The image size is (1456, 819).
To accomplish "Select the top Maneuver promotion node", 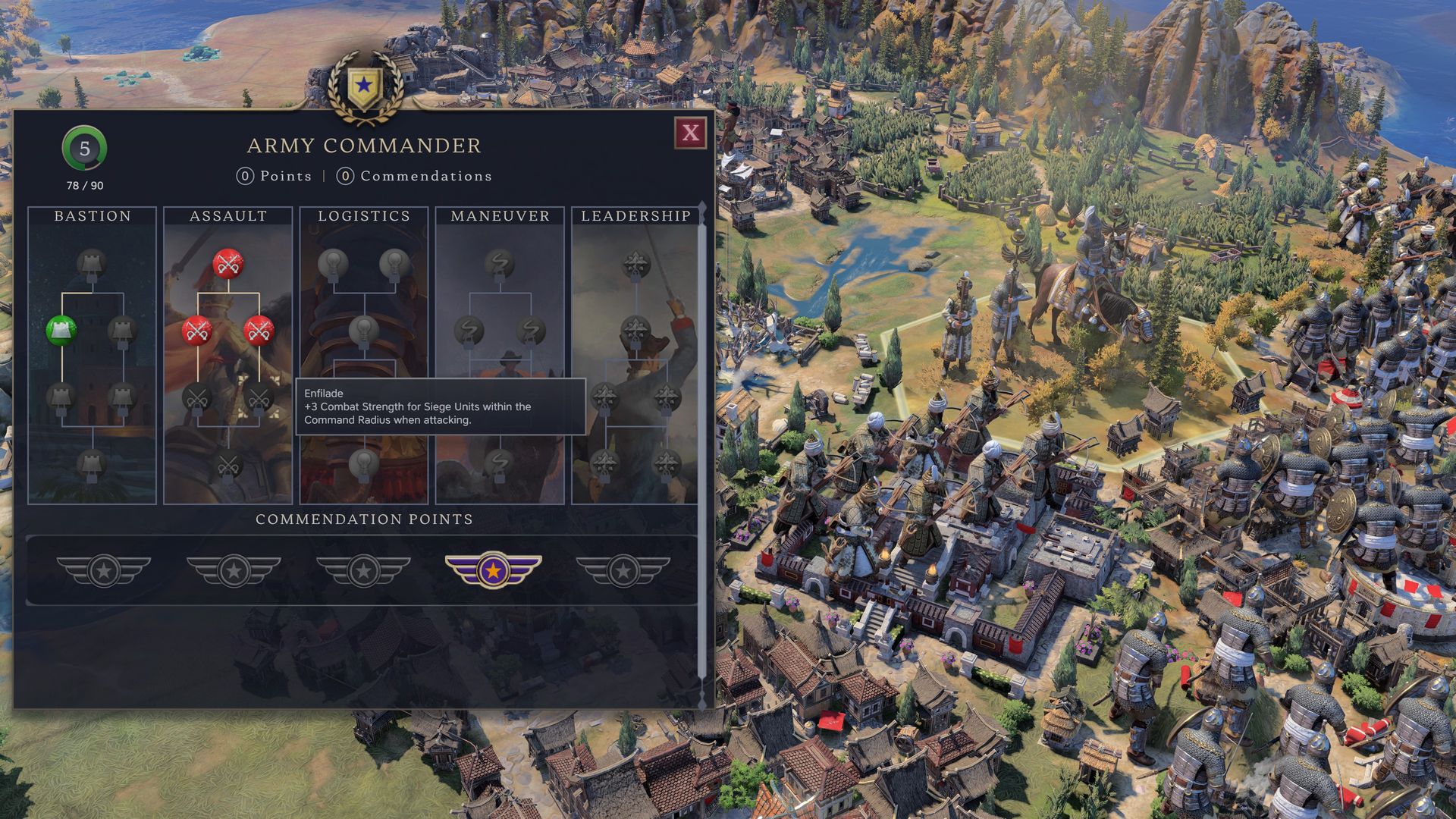I will (500, 263).
